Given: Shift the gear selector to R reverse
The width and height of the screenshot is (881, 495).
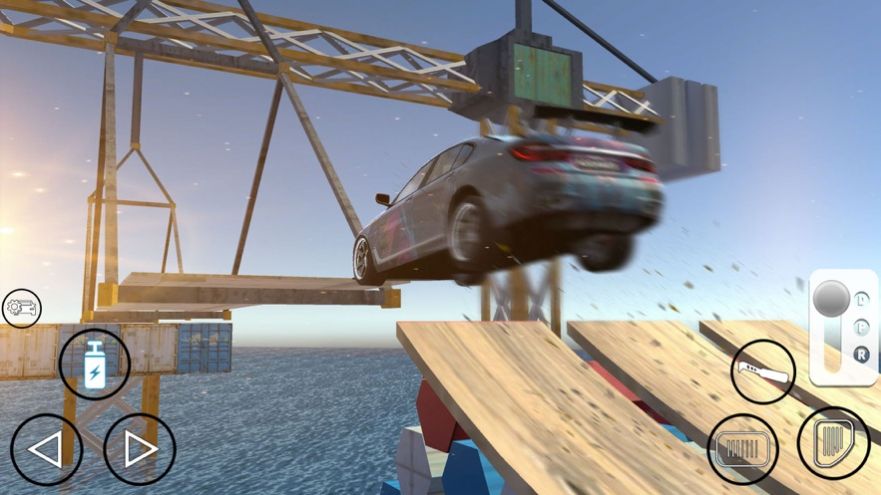Looking at the screenshot, I should coord(861,353).
